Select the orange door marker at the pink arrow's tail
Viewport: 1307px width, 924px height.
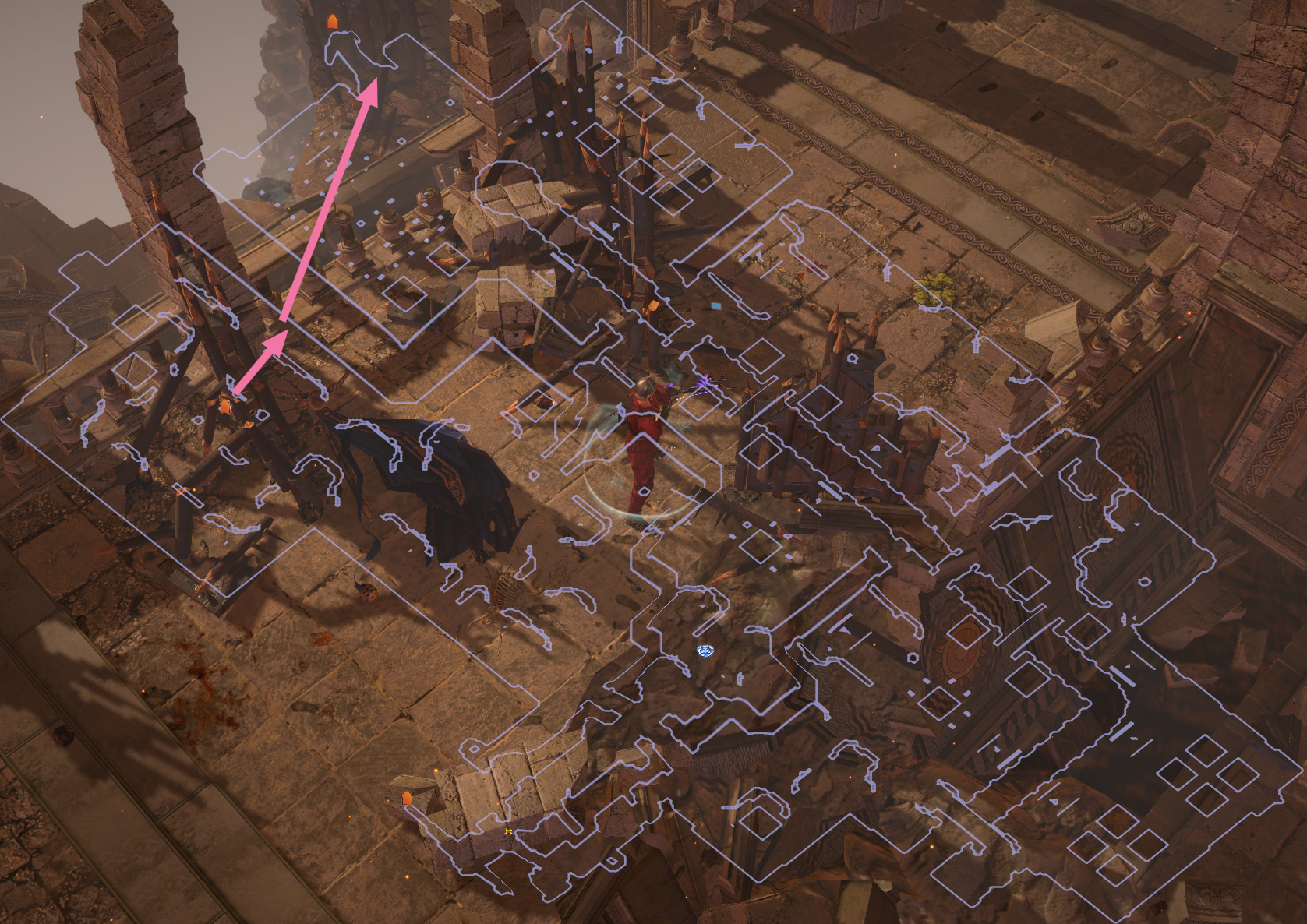225,405
